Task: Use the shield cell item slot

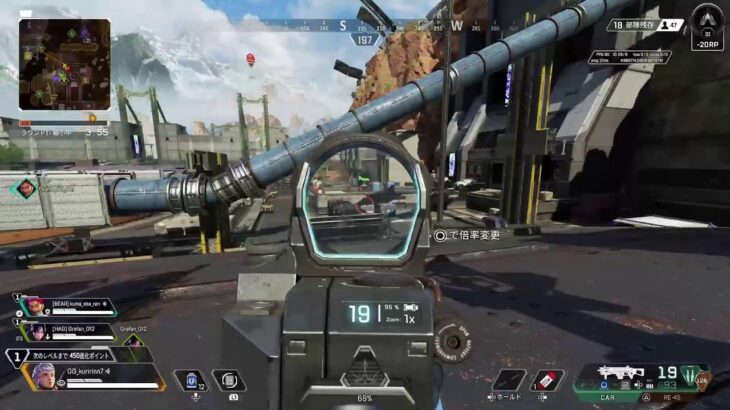Action: click(x=189, y=380)
